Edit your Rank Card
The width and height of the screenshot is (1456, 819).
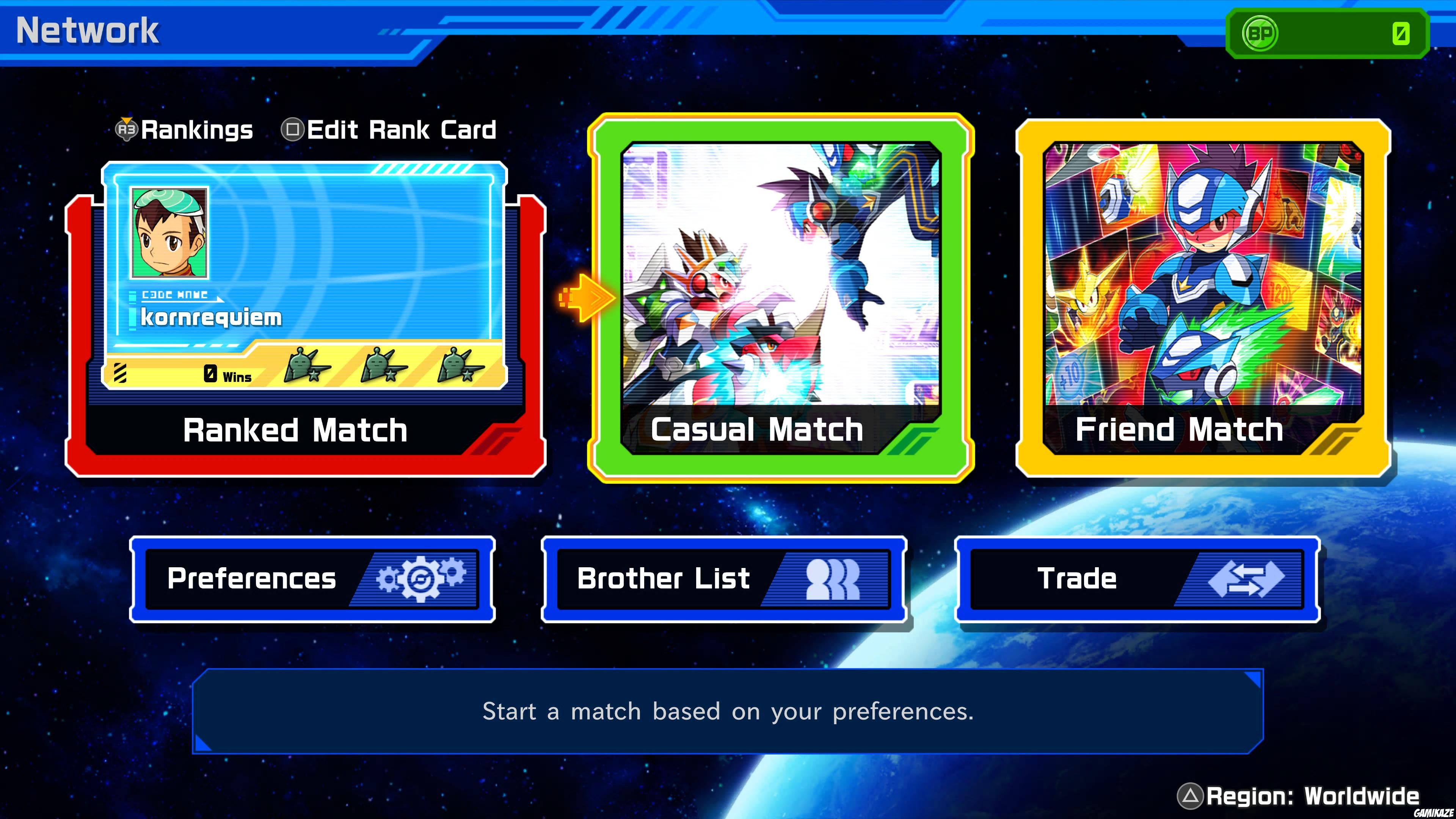click(x=401, y=129)
